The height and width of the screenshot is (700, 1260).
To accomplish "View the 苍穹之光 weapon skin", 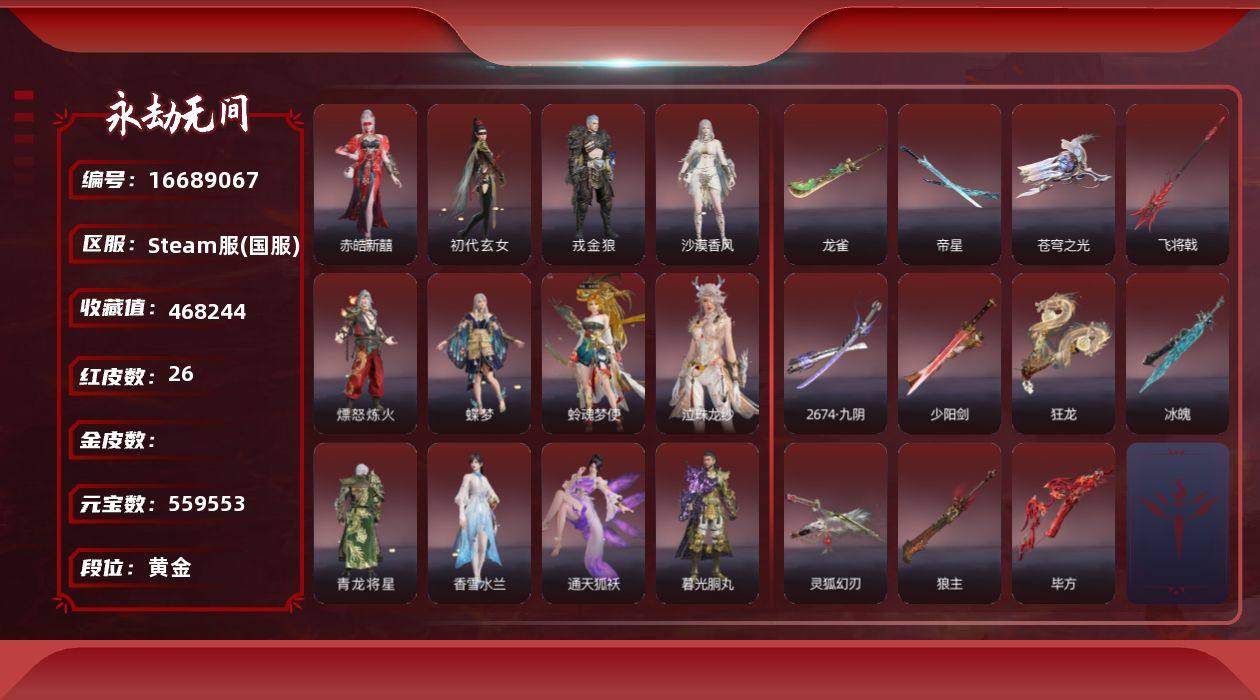I will pyautogui.click(x=1063, y=184).
